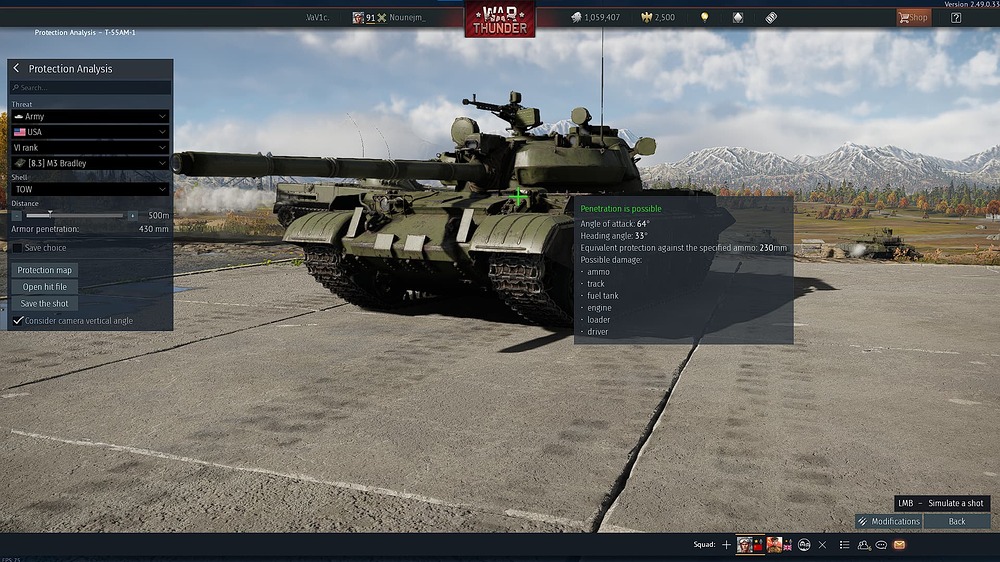The width and height of the screenshot is (1000, 562).
Task: Show the Protection map
Action: pos(45,270)
